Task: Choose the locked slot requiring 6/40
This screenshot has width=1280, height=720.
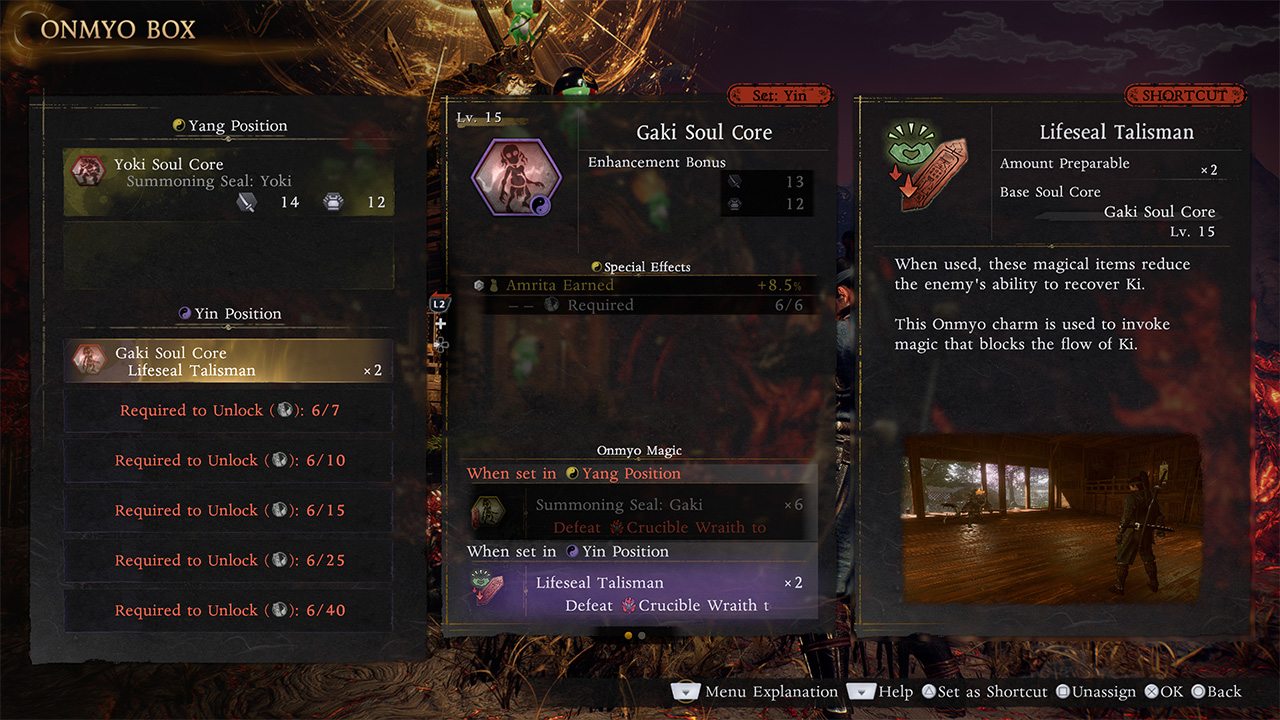Action: (229, 611)
